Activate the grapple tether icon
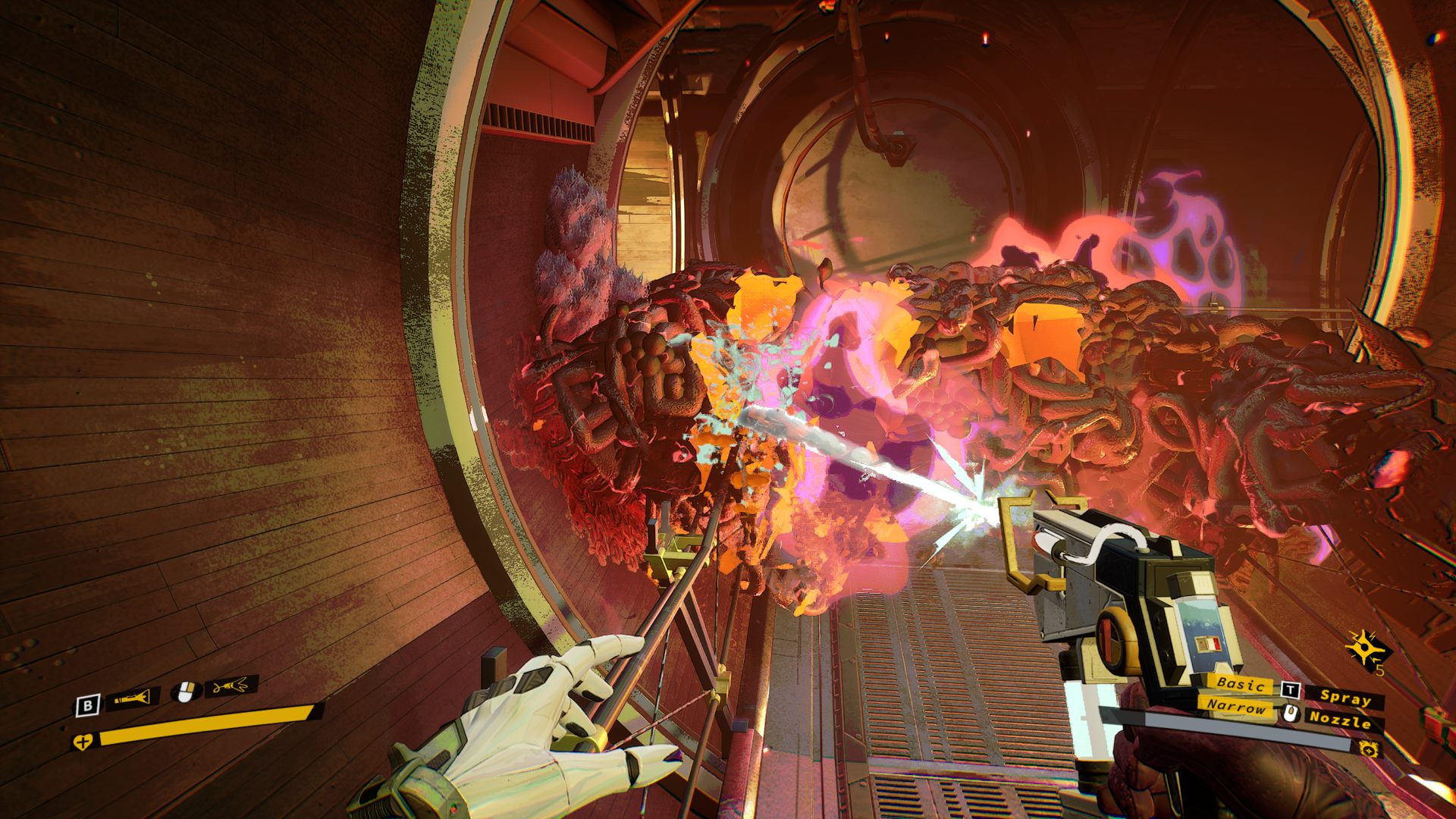 tap(231, 687)
